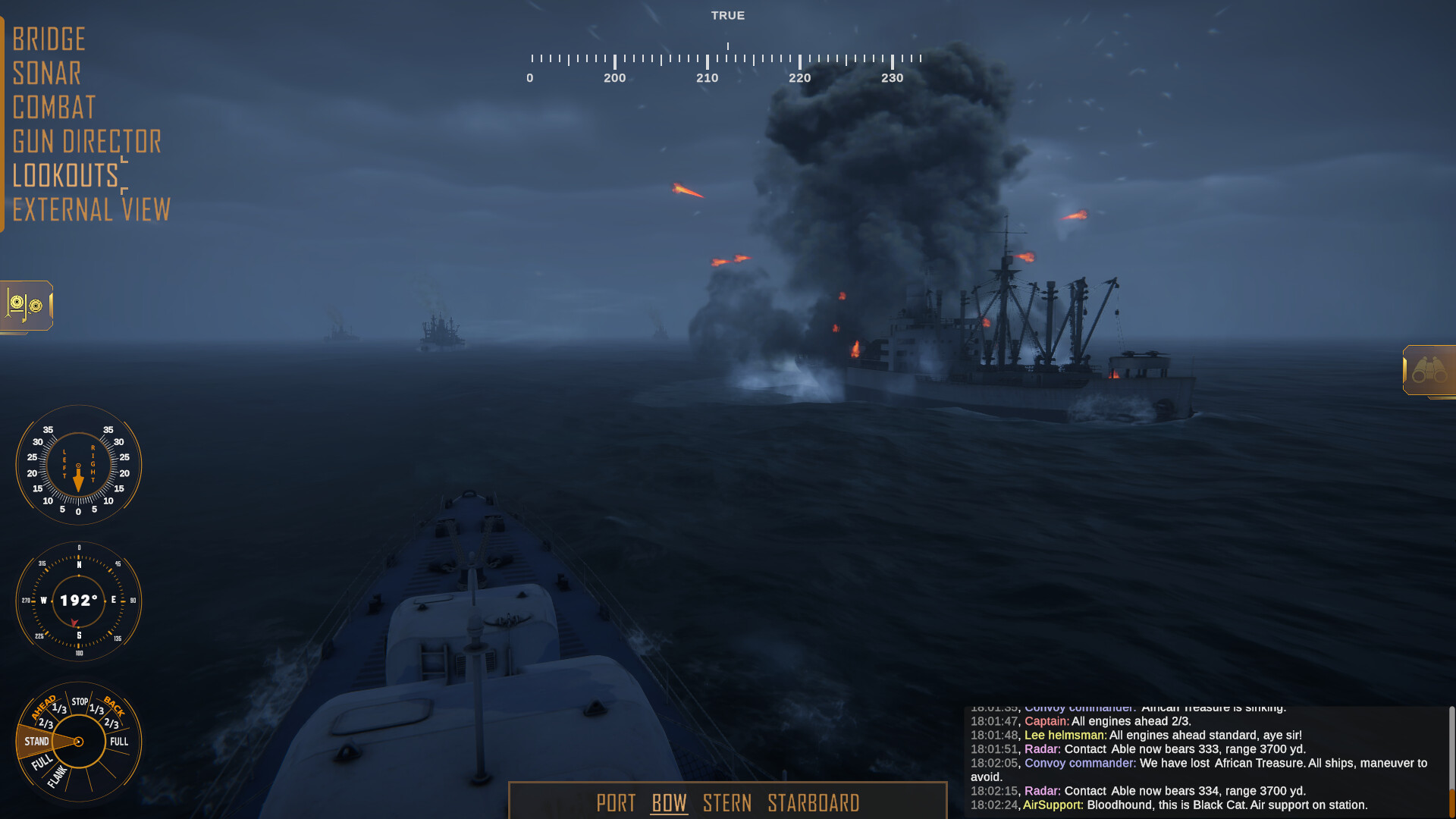Click the helm telegraph icon on the left edge

tap(25, 306)
